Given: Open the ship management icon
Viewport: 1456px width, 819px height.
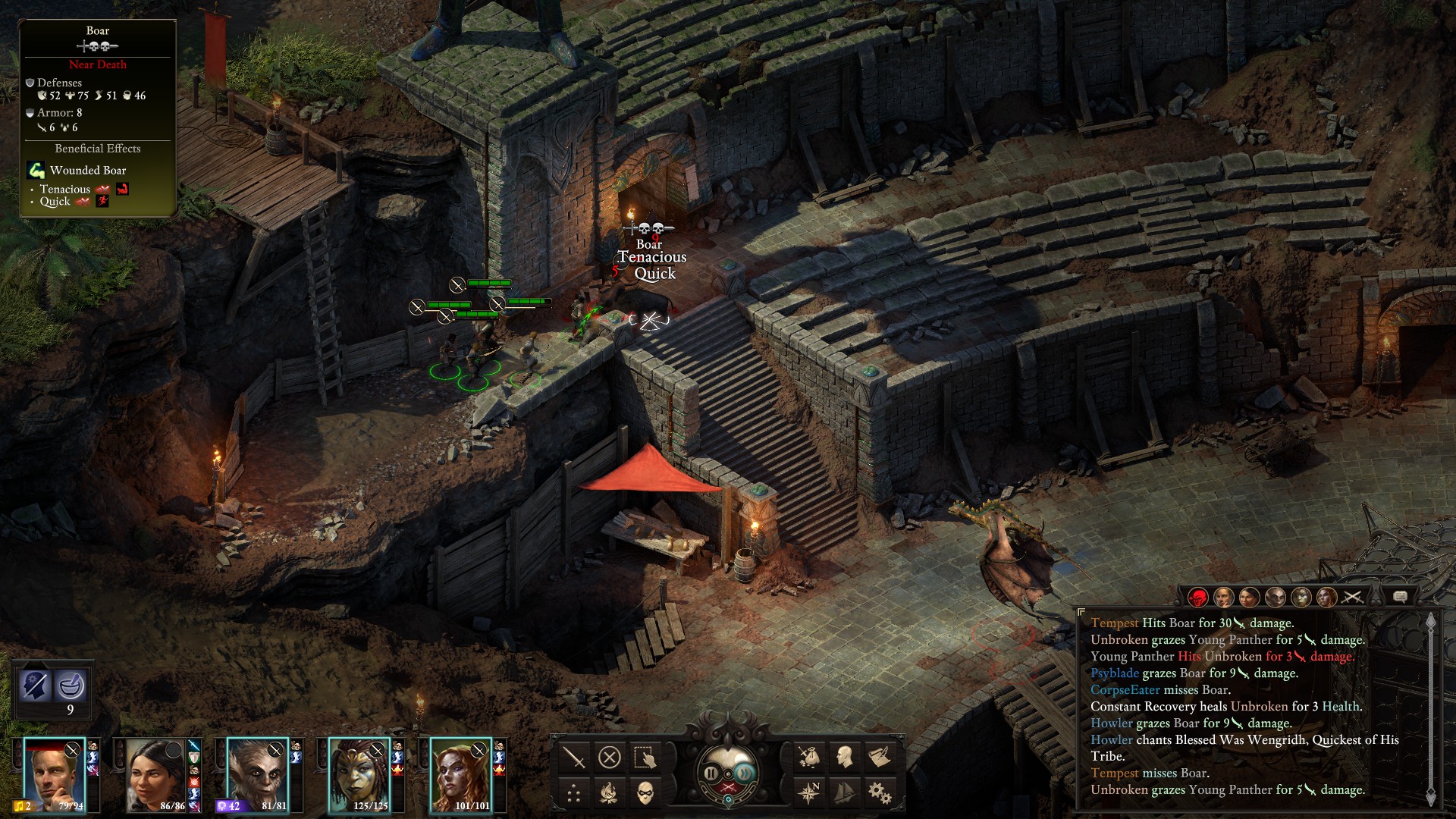Looking at the screenshot, I should click(x=844, y=793).
